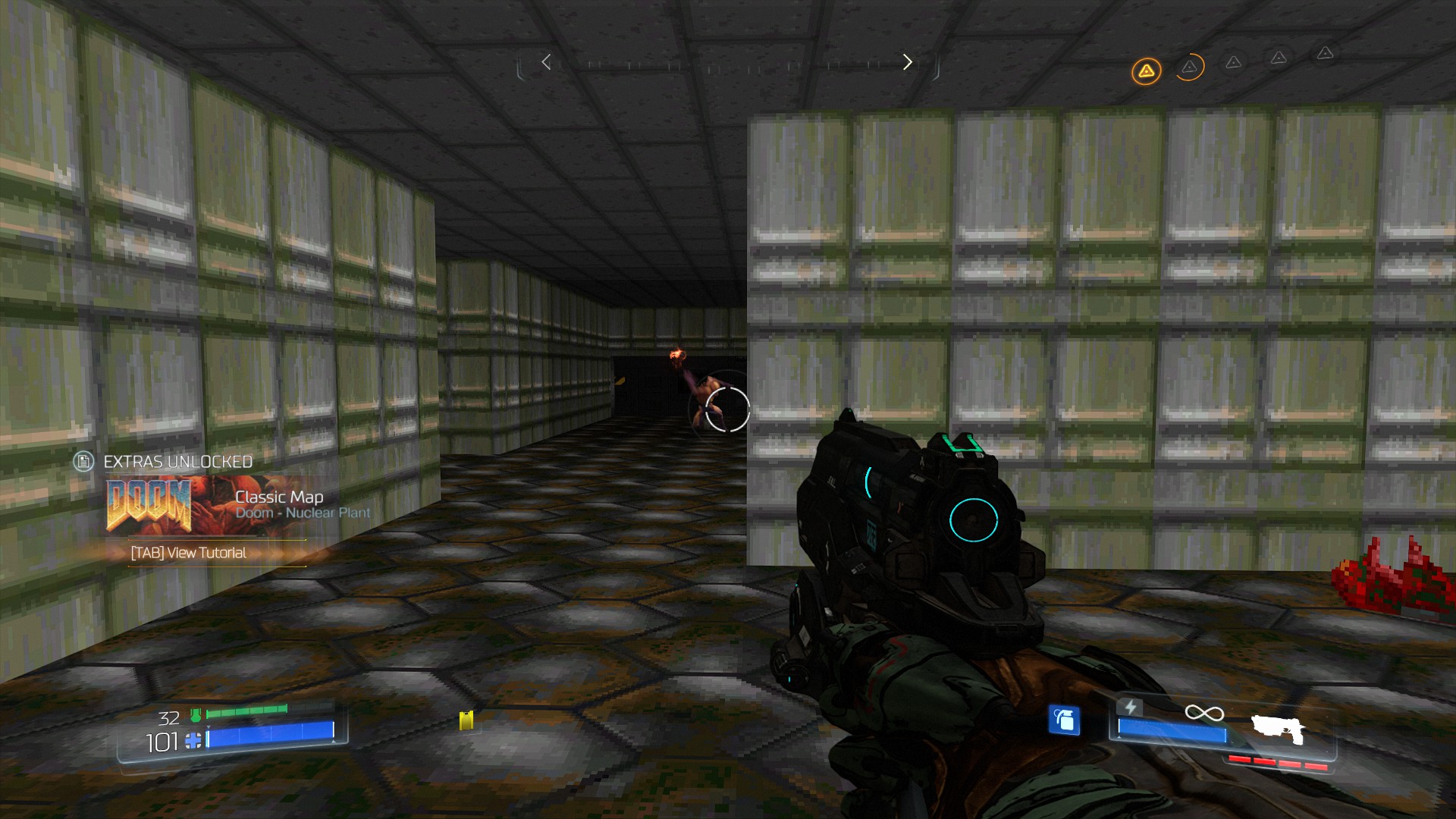The height and width of the screenshot is (819, 1456).
Task: Click the right chevron on the compass bar
Action: point(908,62)
